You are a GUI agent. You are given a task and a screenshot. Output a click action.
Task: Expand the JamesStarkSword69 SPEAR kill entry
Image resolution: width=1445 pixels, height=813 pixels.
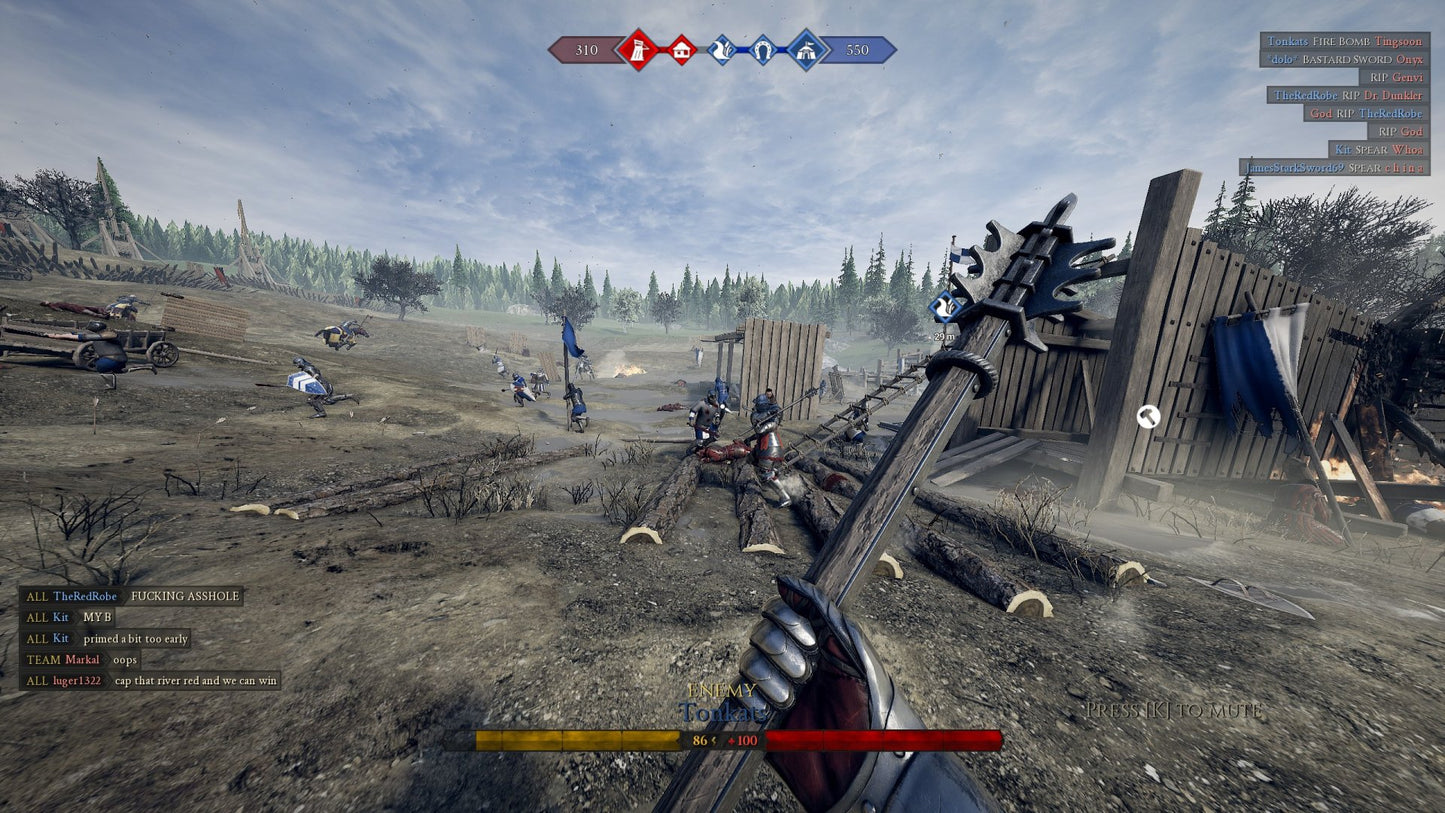click(x=1336, y=168)
